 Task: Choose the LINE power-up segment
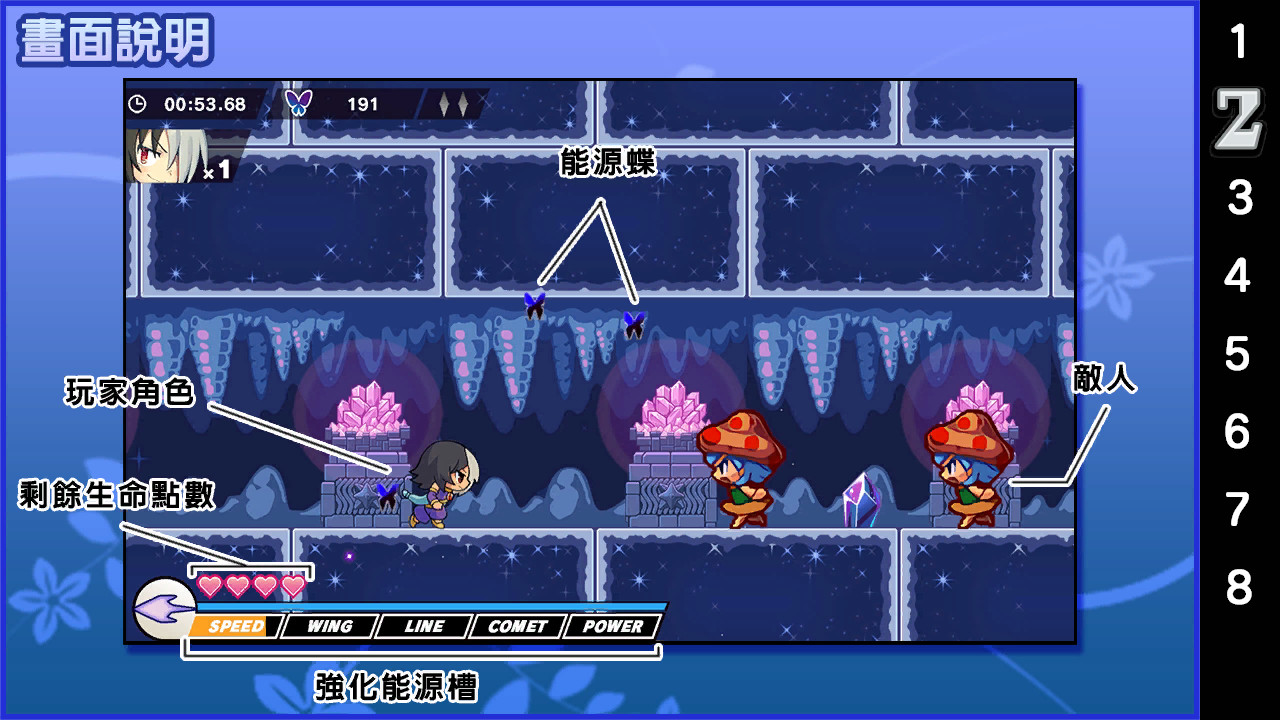pos(424,627)
